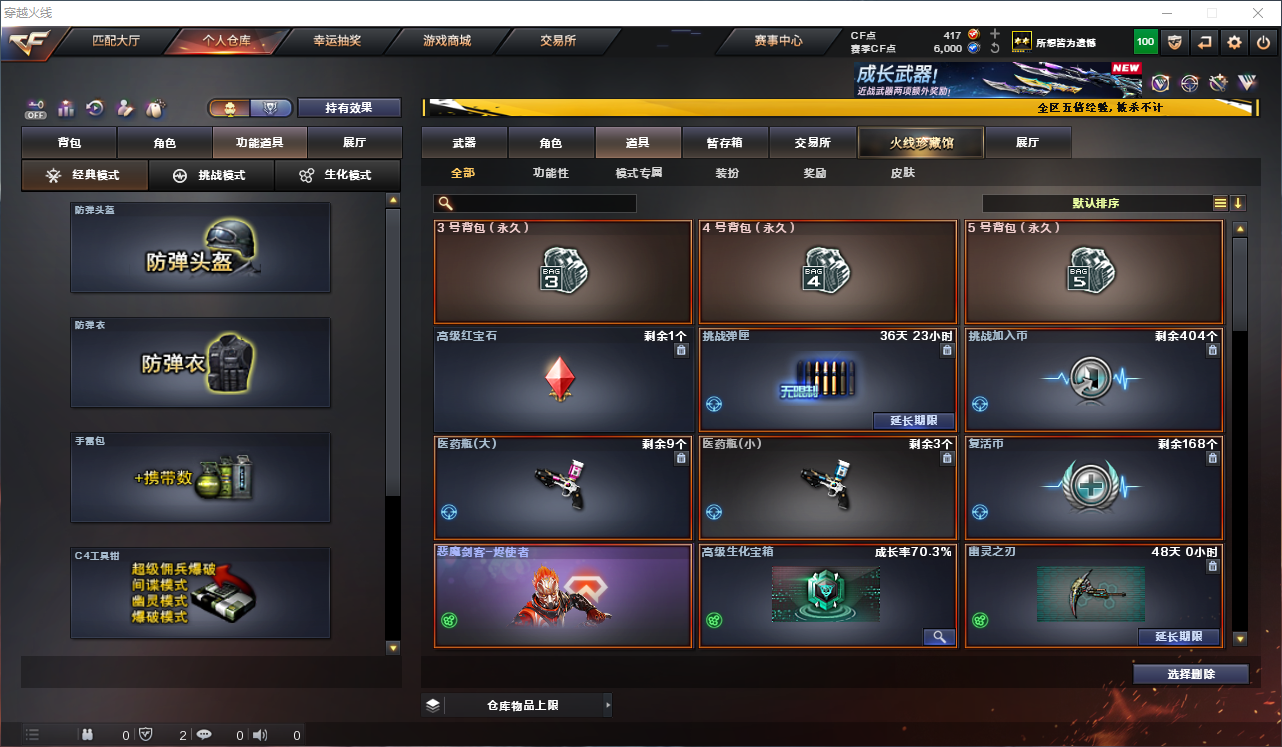The width and height of the screenshot is (1282, 747).
Task: Open the 火线珍藏馆 tab
Action: 920,142
